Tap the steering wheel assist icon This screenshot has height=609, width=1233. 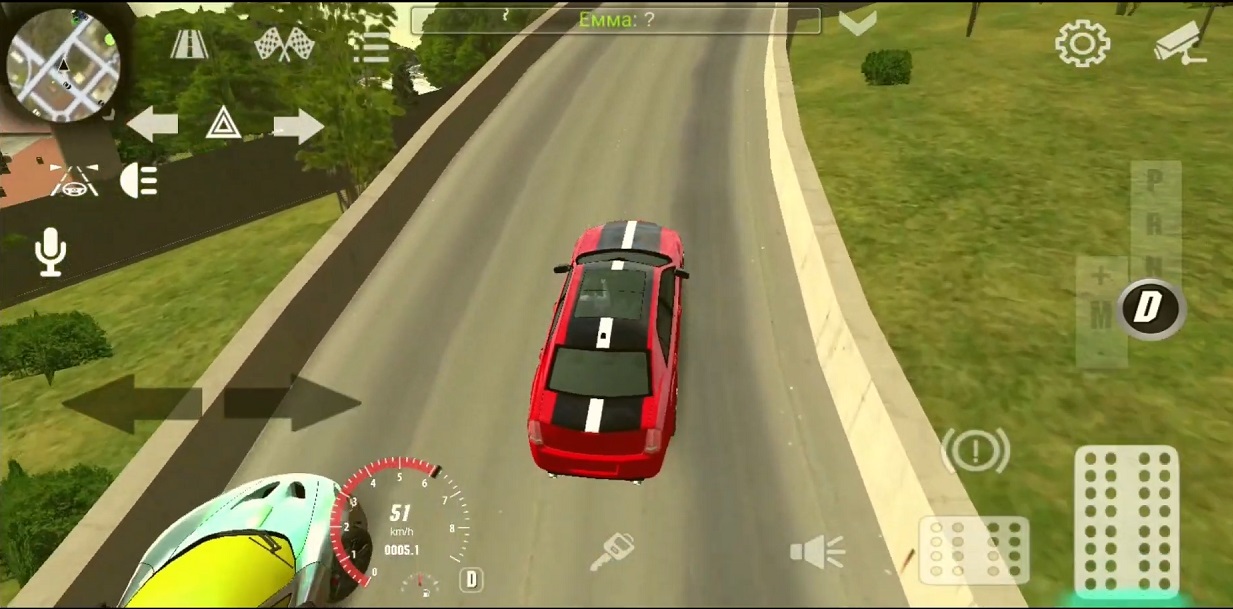(74, 179)
